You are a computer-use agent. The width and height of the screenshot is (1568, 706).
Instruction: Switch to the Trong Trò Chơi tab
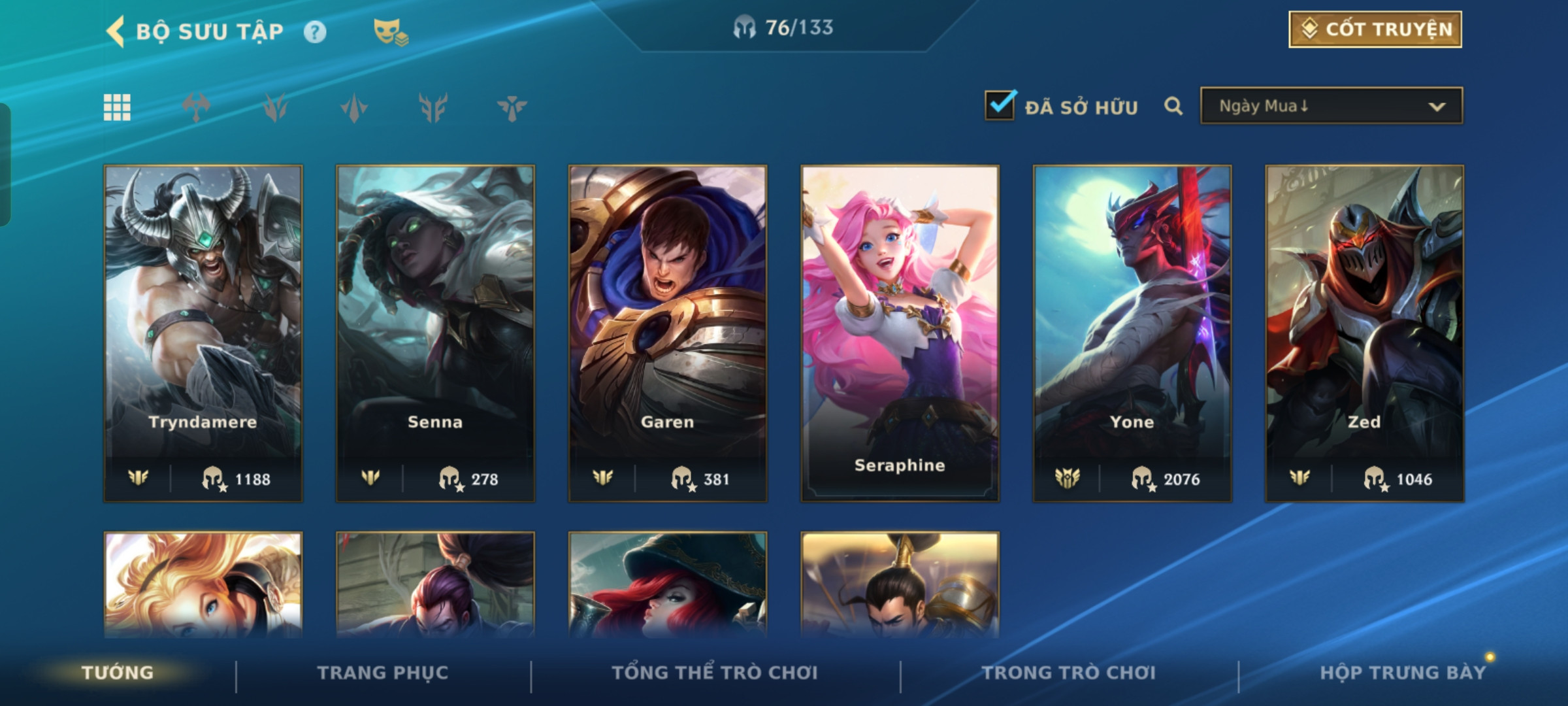(1069, 673)
